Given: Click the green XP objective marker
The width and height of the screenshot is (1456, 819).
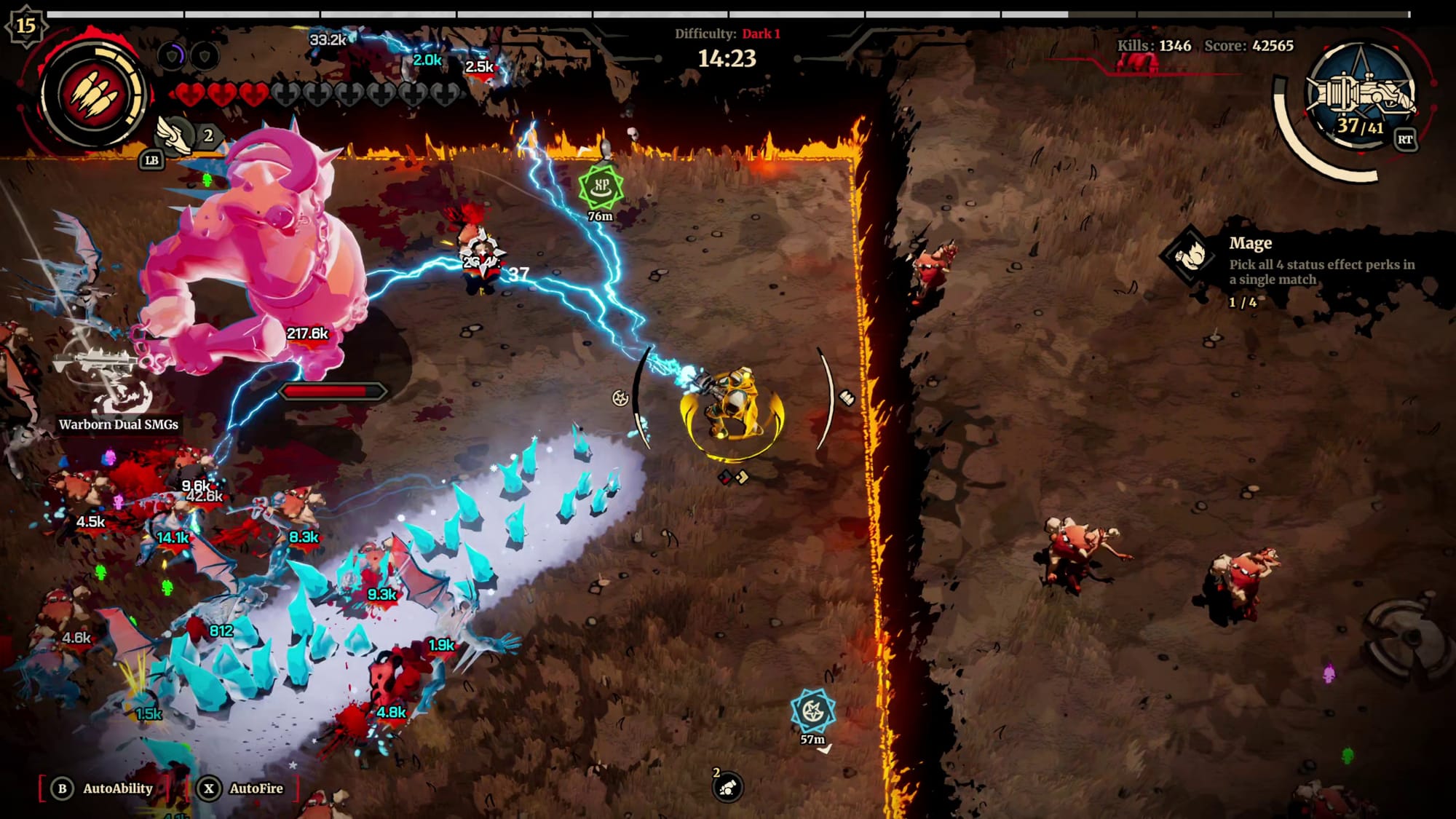Looking at the screenshot, I should pyautogui.click(x=601, y=186).
